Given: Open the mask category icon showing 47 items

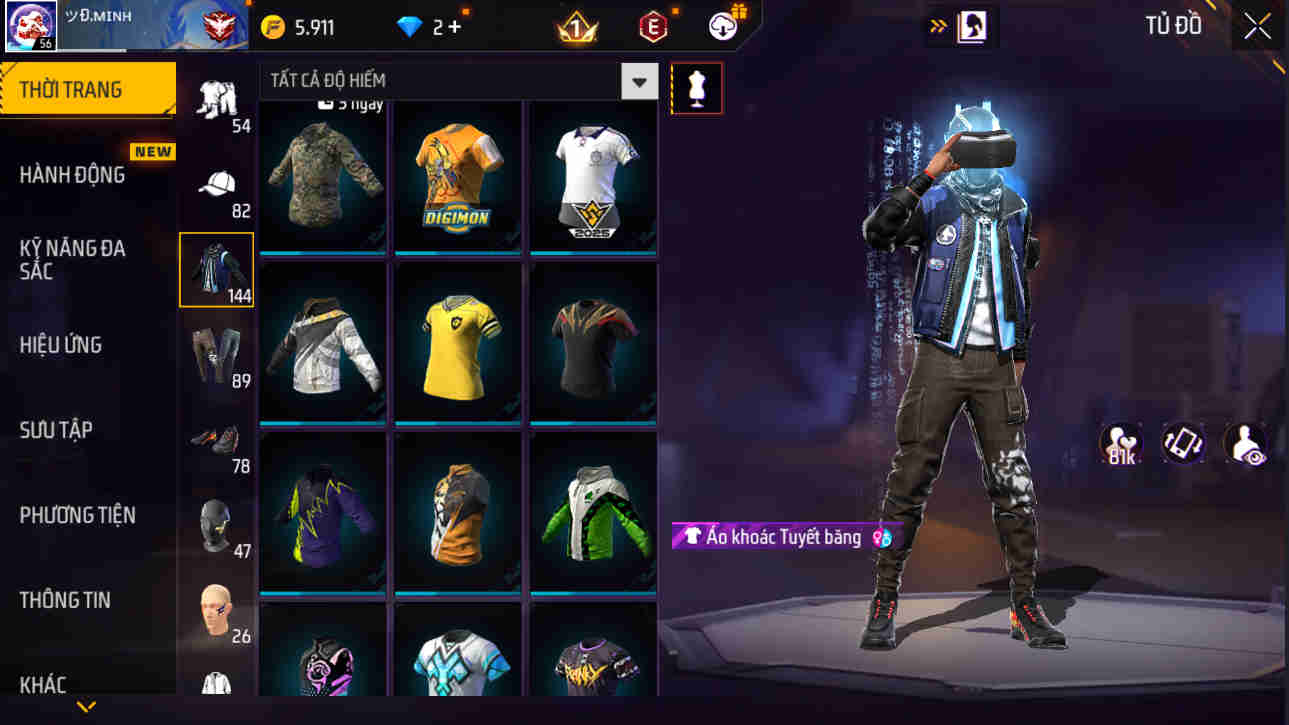Looking at the screenshot, I should tap(216, 522).
